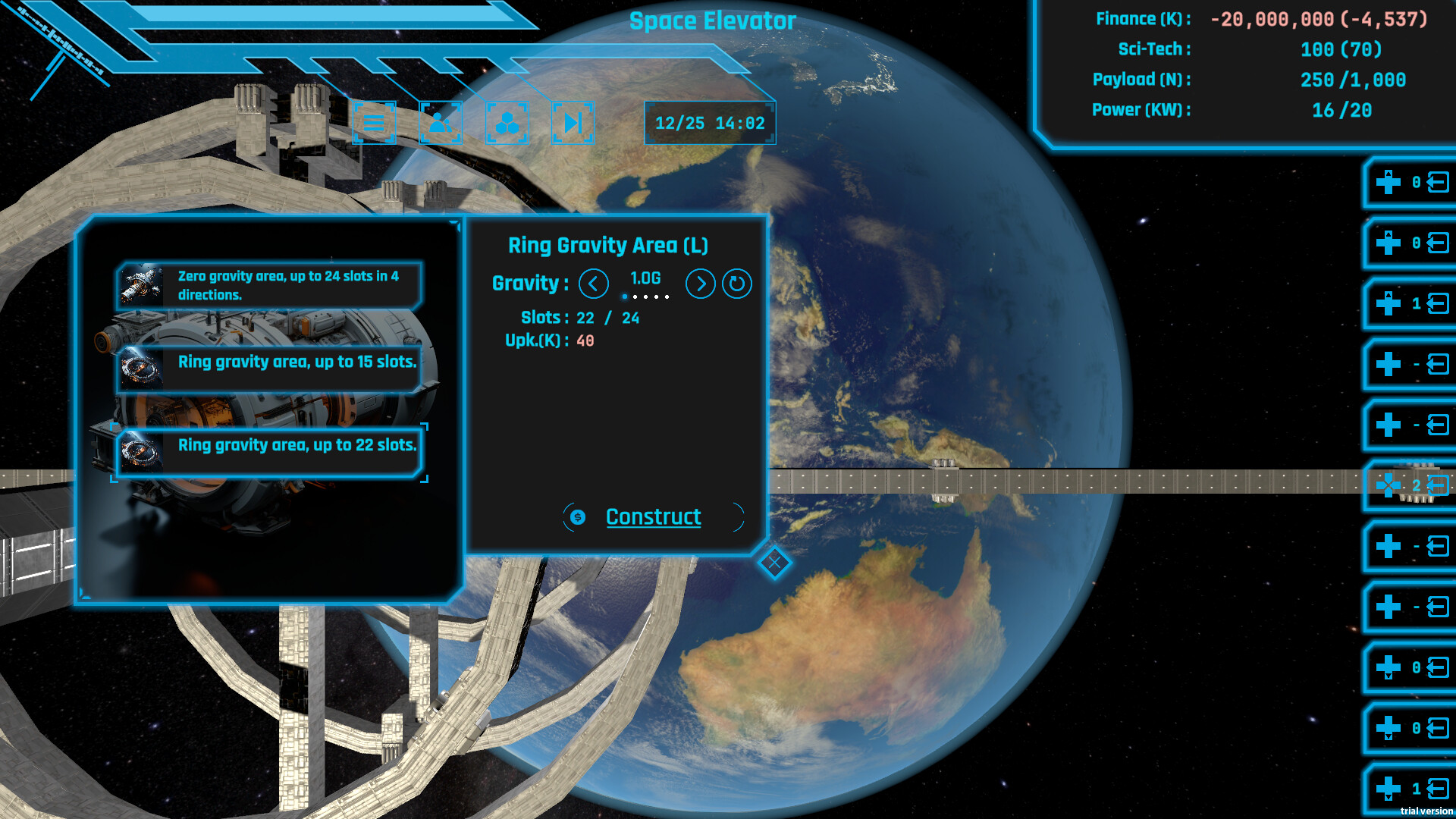
Task: Click the plus icon on the topmost right sidebar slot
Action: point(1388,182)
